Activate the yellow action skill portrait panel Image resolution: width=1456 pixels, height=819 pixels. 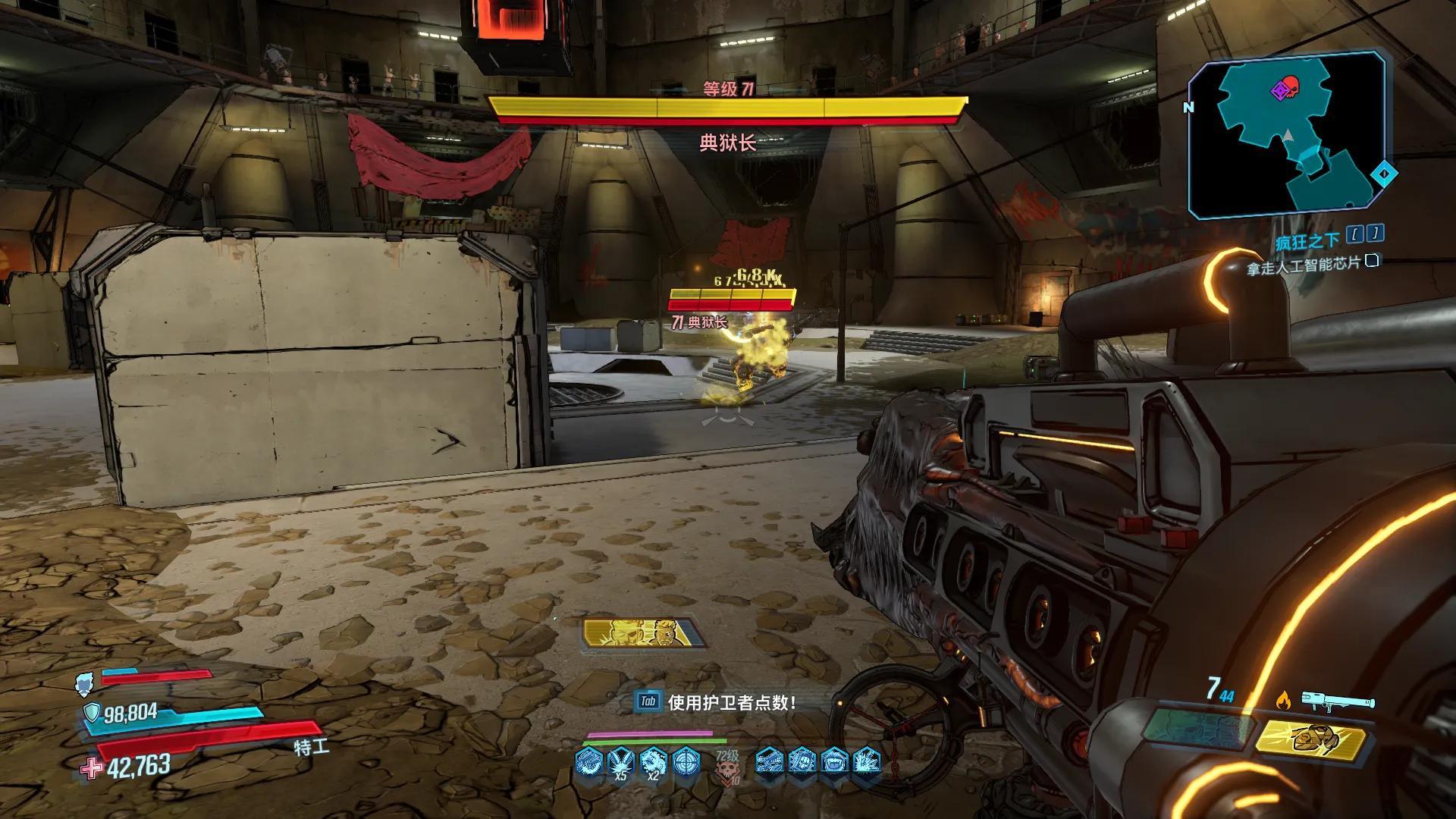(644, 633)
